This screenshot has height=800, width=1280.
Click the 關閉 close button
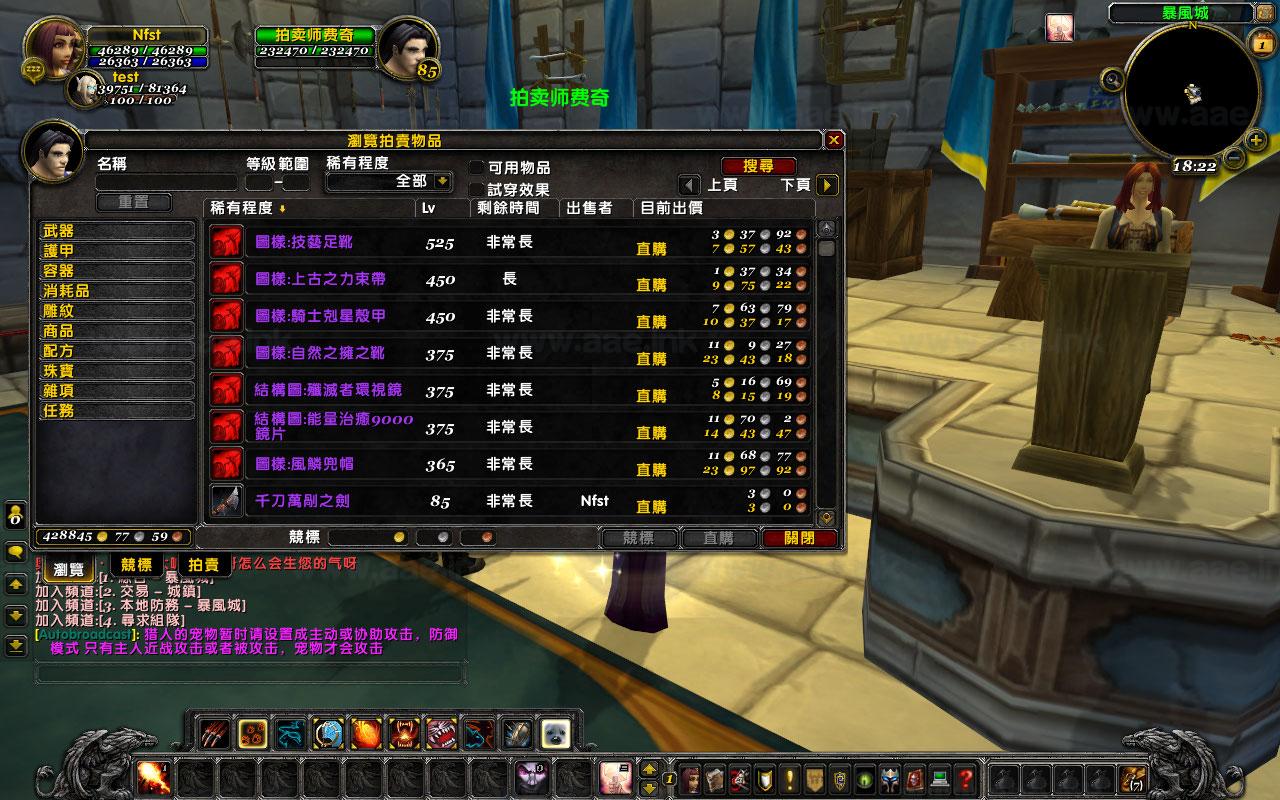click(799, 538)
